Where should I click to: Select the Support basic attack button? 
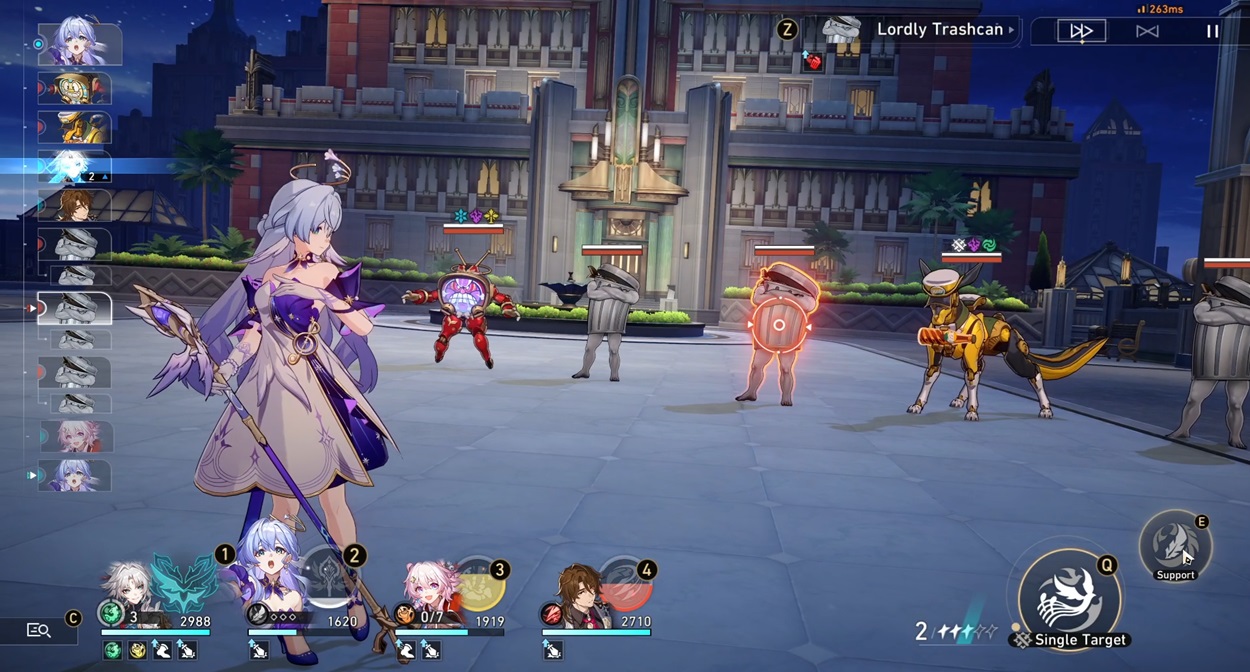1175,545
